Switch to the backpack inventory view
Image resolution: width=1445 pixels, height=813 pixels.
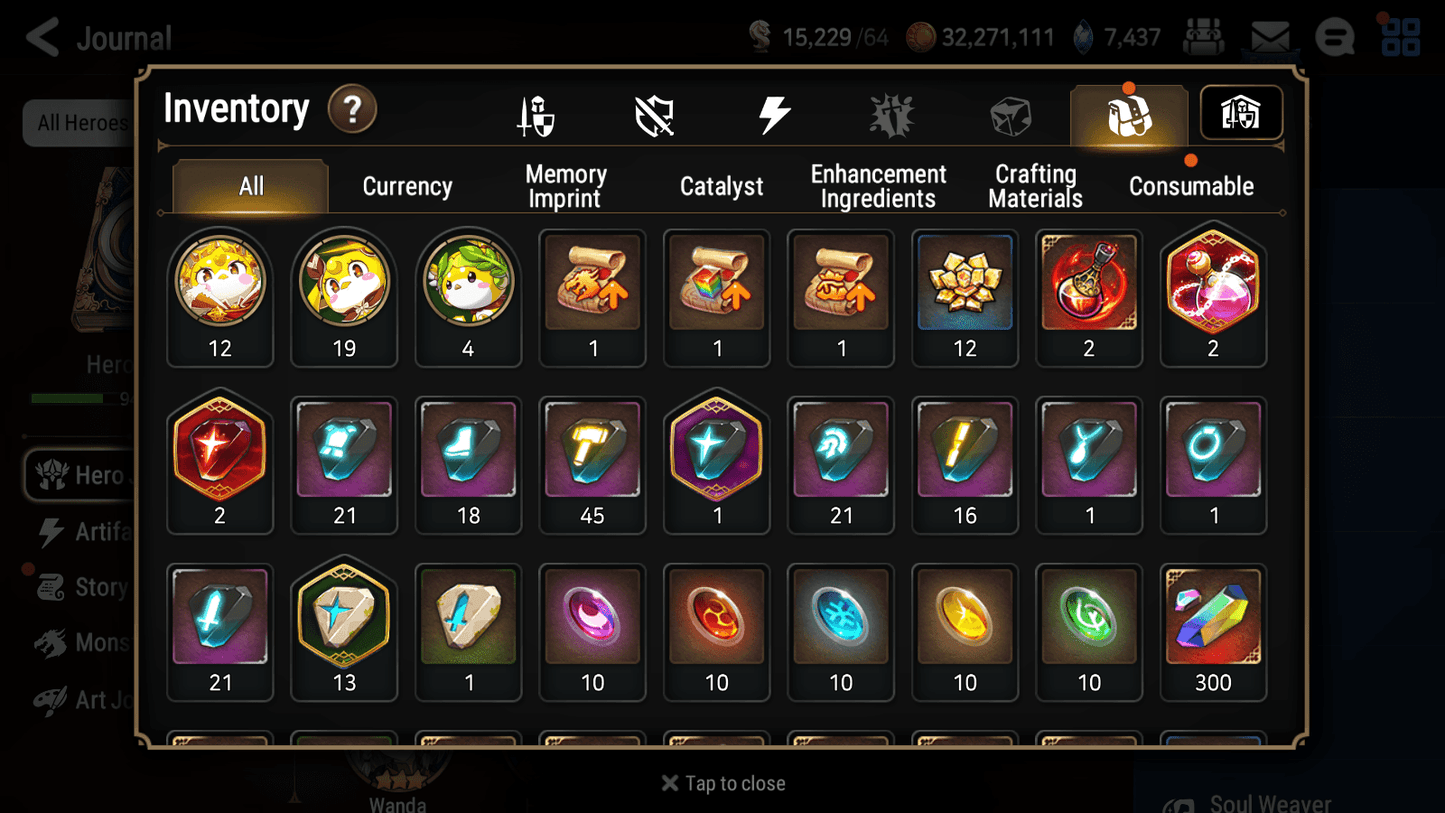coord(1128,113)
